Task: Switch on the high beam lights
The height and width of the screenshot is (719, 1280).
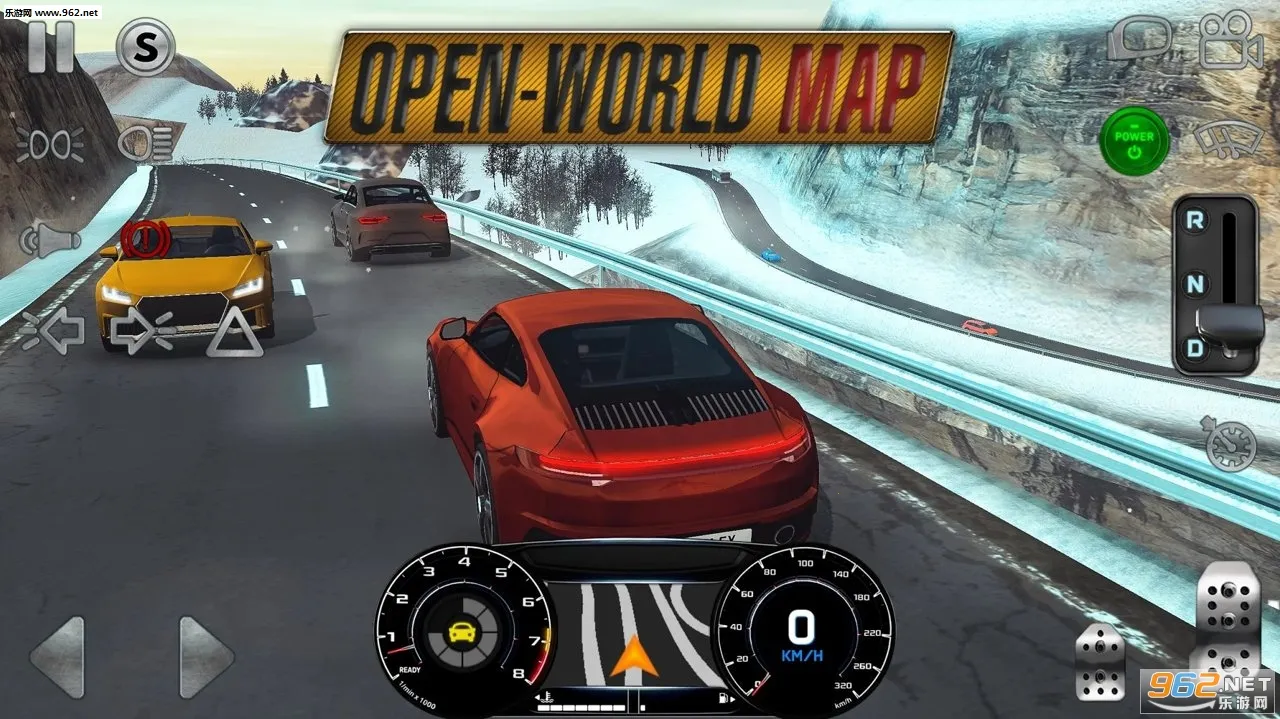Action: (146, 144)
